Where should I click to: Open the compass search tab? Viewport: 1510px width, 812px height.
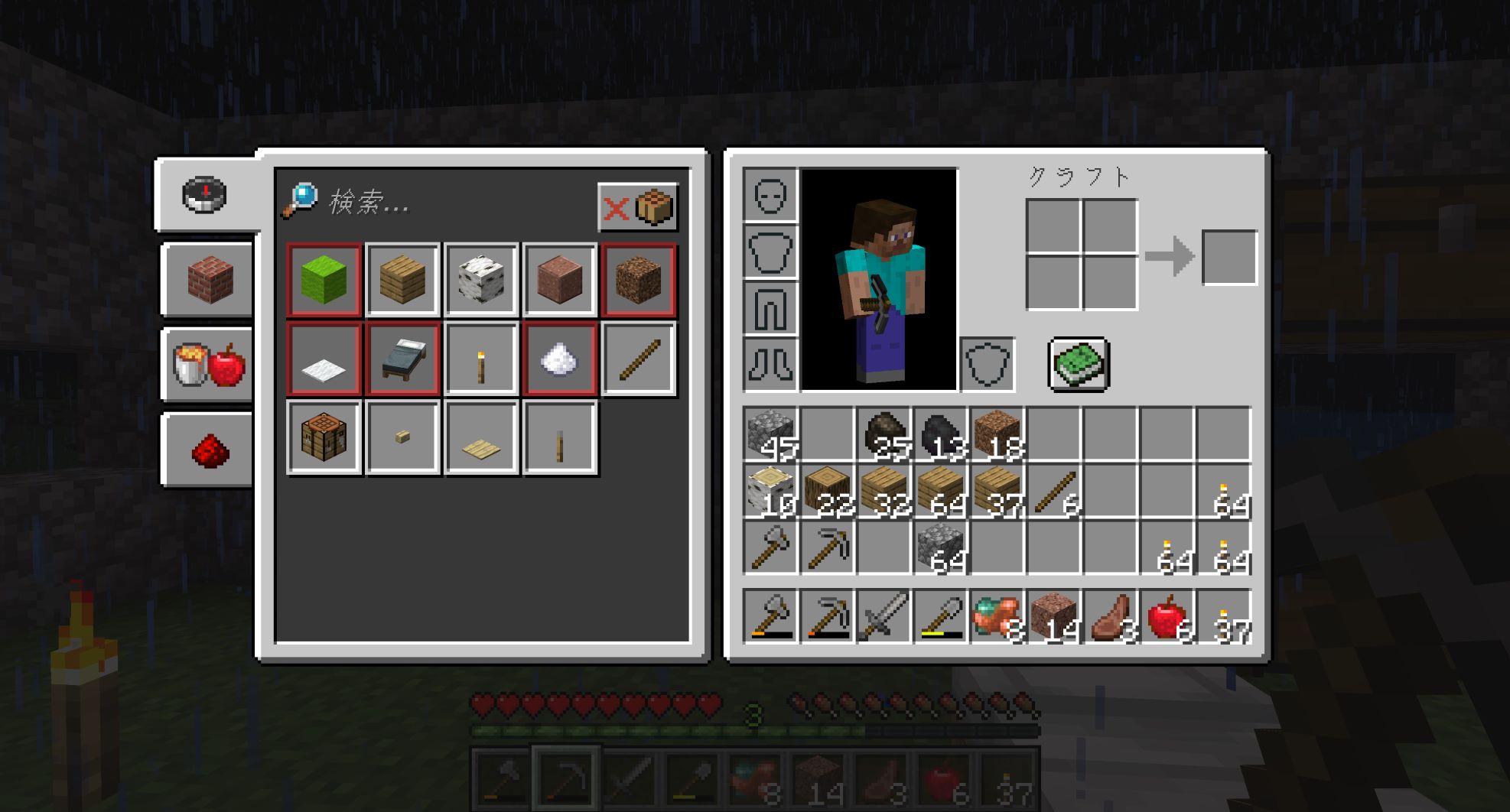click(x=204, y=195)
